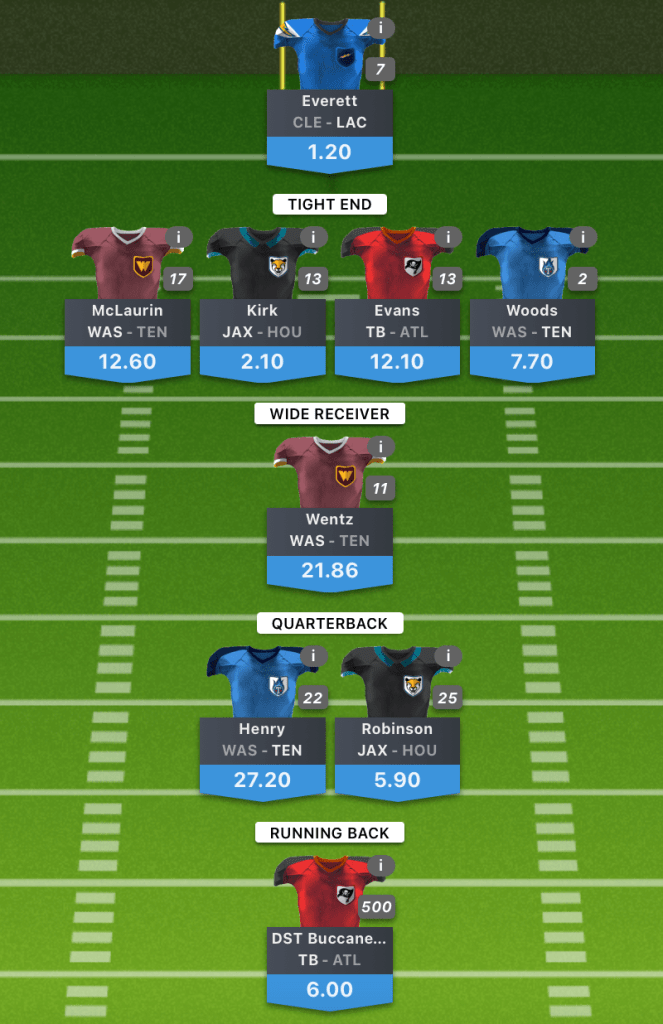
Task: Select quarterback Wentz's card
Action: [x=330, y=531]
